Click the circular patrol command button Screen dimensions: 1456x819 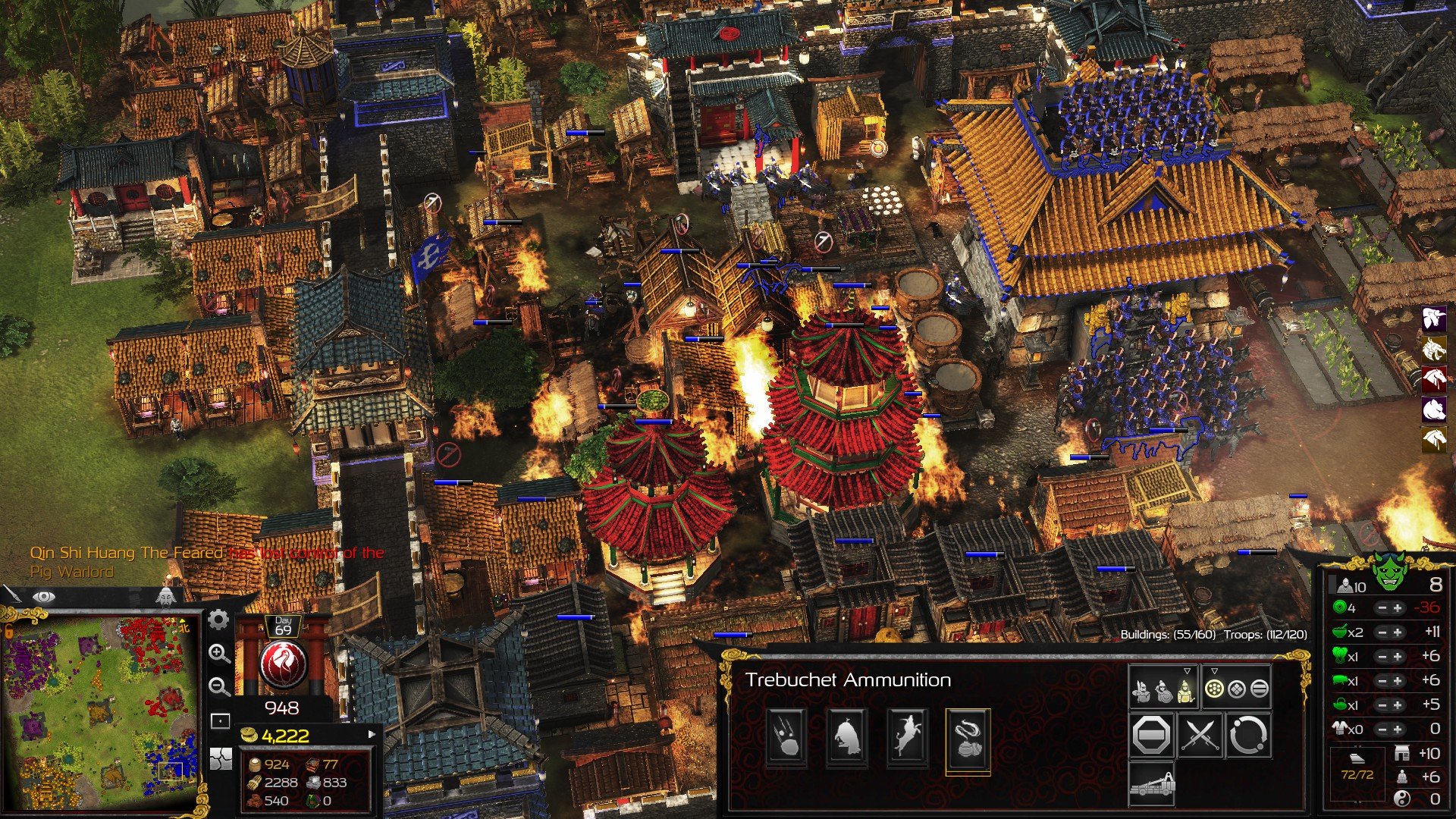click(1247, 735)
